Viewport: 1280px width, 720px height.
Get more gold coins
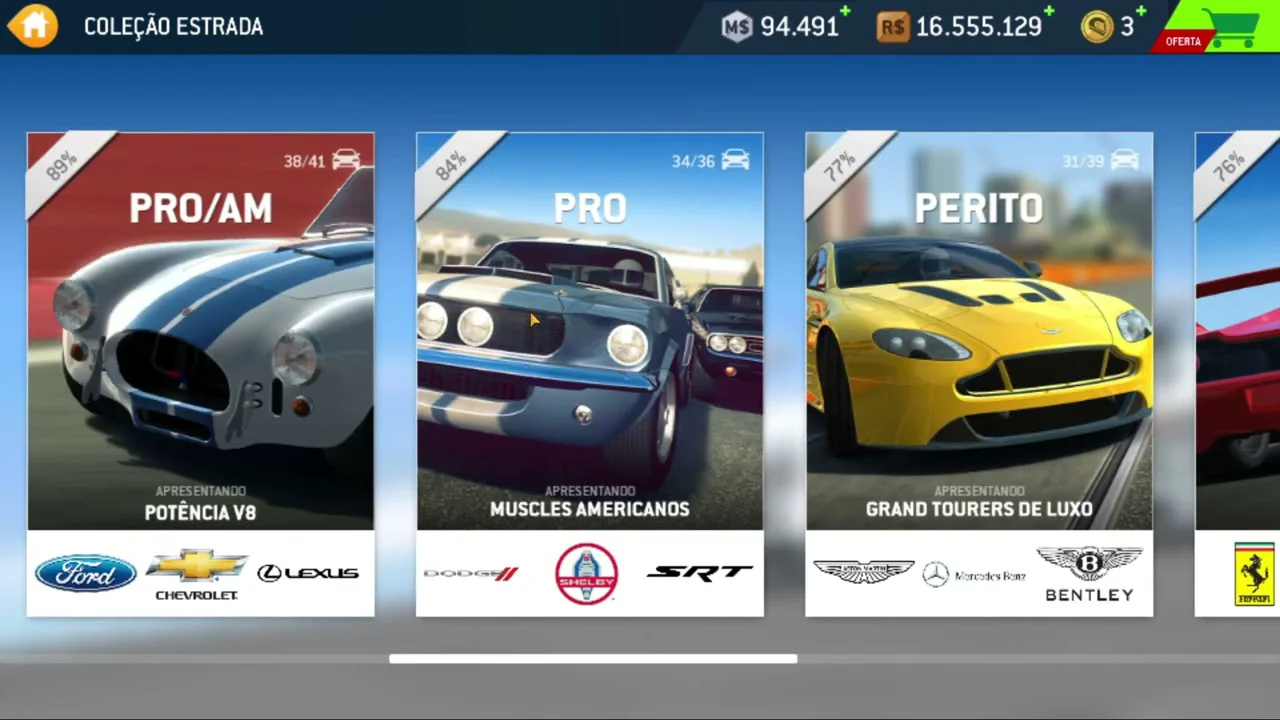1141,12
